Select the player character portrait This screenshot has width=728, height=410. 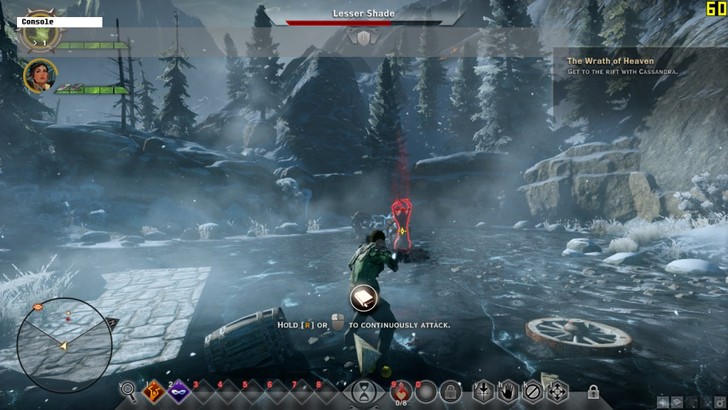point(43,31)
